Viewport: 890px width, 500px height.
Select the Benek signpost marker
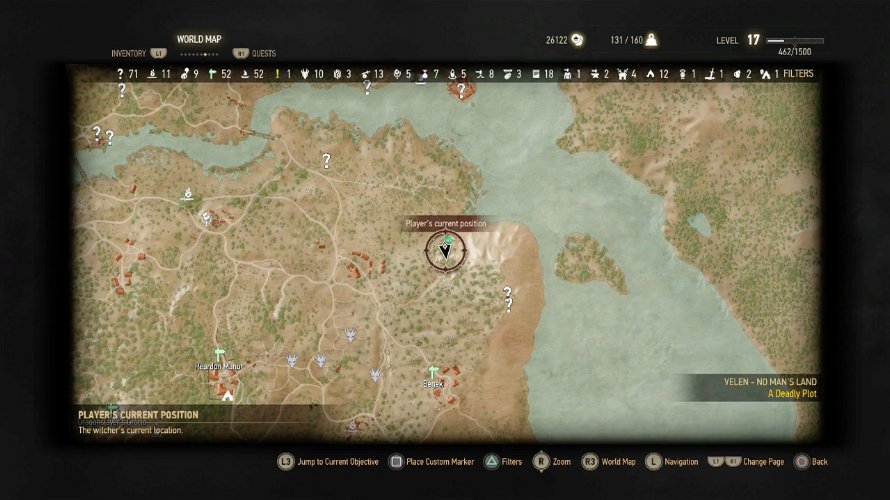pos(433,371)
